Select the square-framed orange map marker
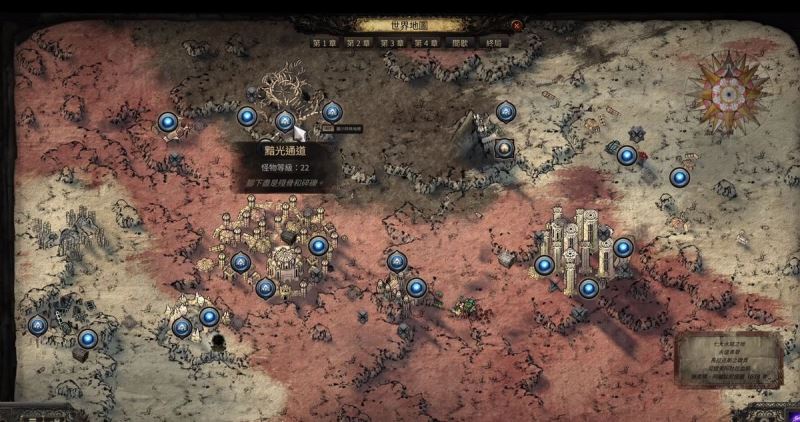Viewport: 800px width, 422px height. pos(505,149)
